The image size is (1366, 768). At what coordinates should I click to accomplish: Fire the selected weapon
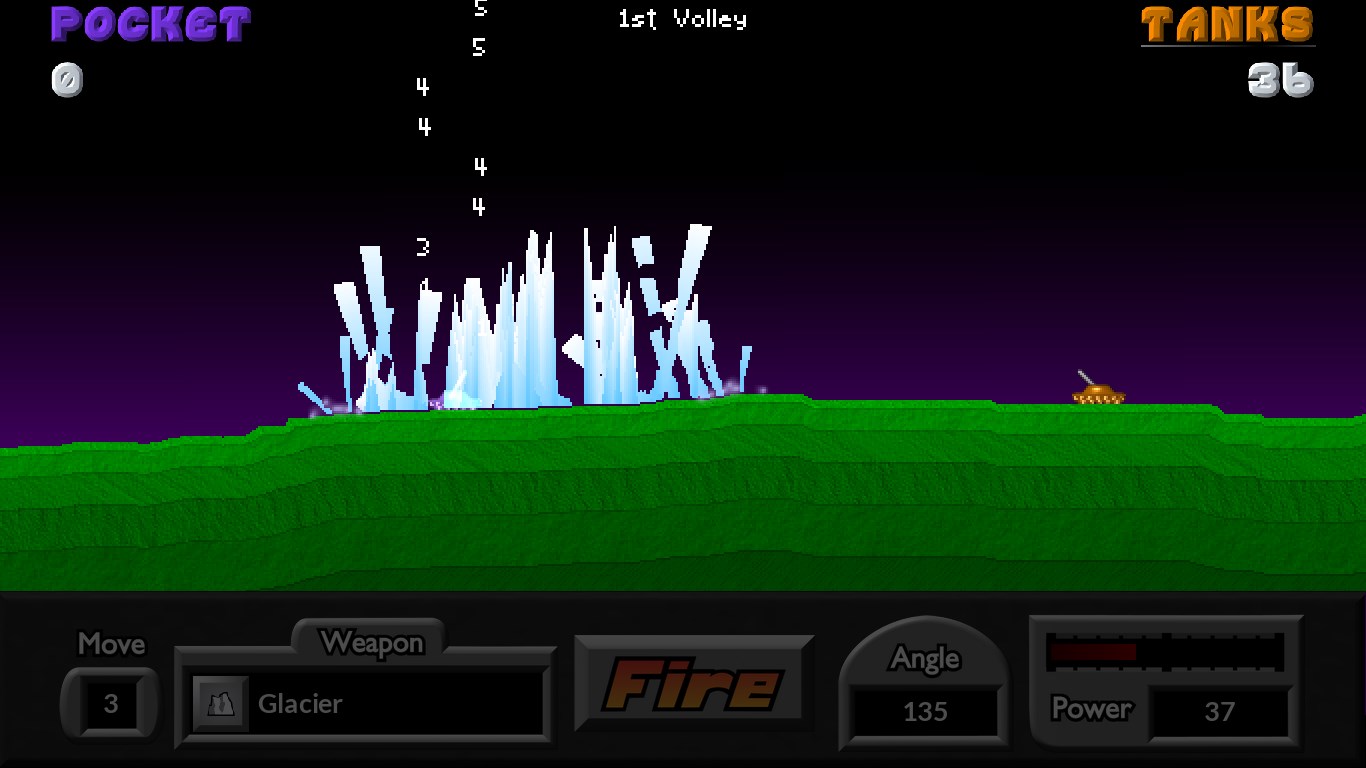tap(693, 684)
